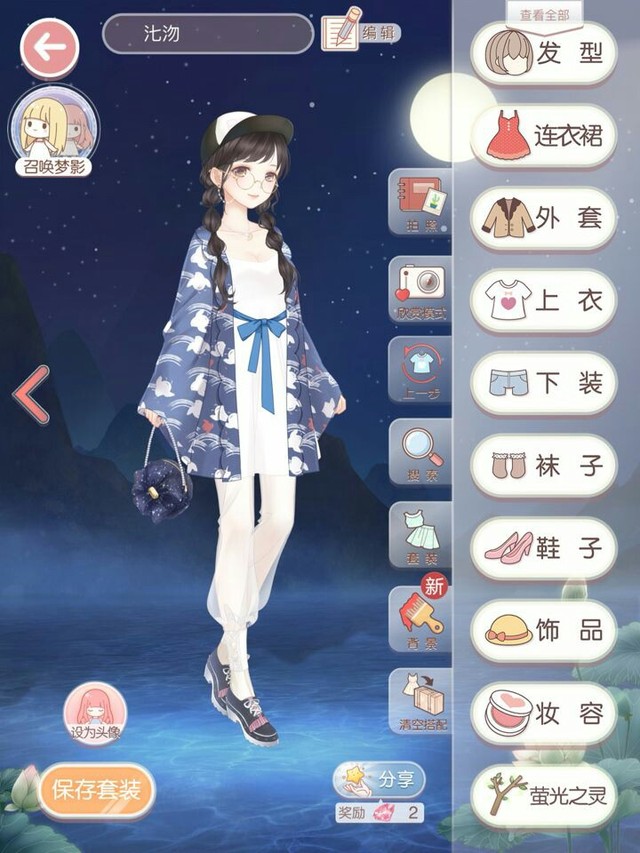Open the 袜子 socks category
The height and width of the screenshot is (853, 640).
543,465
